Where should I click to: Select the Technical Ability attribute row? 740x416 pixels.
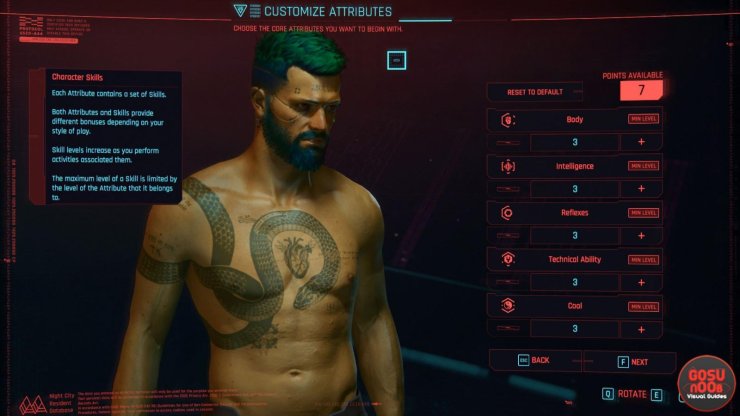[x=574, y=259]
